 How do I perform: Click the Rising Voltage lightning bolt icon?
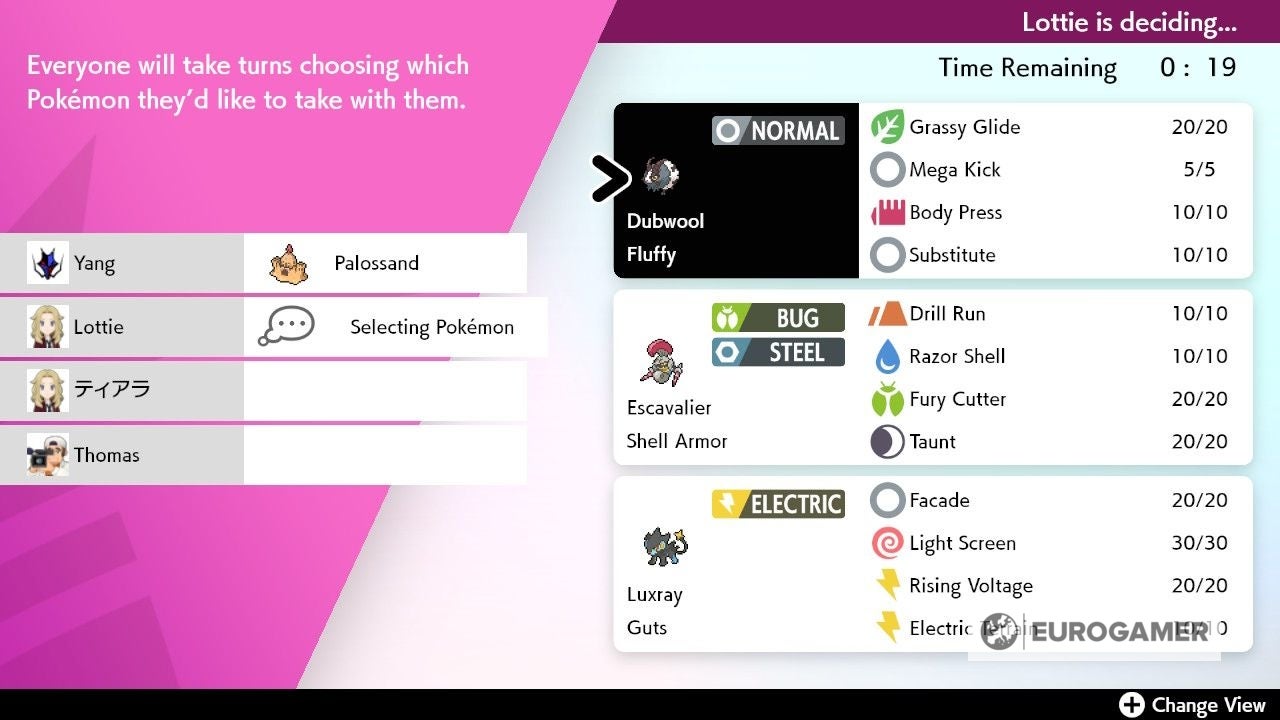(x=889, y=585)
